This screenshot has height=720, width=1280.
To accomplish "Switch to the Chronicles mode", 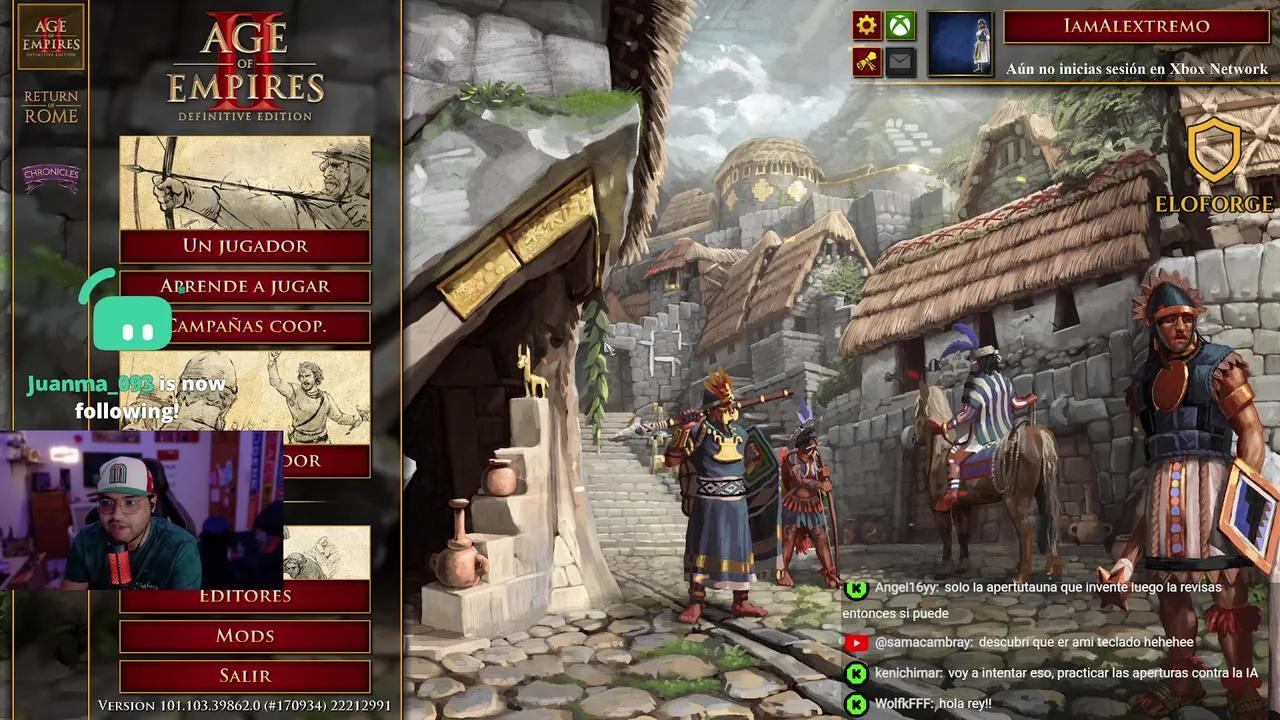I will (51, 177).
